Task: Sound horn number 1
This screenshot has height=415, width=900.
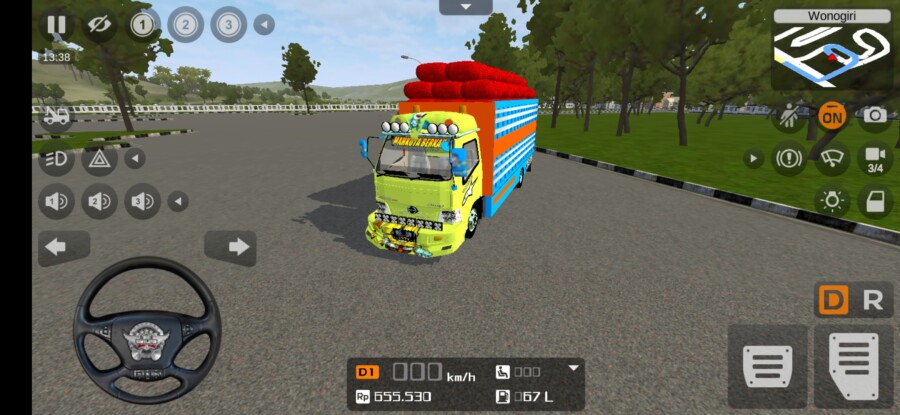Action: pyautogui.click(x=56, y=202)
